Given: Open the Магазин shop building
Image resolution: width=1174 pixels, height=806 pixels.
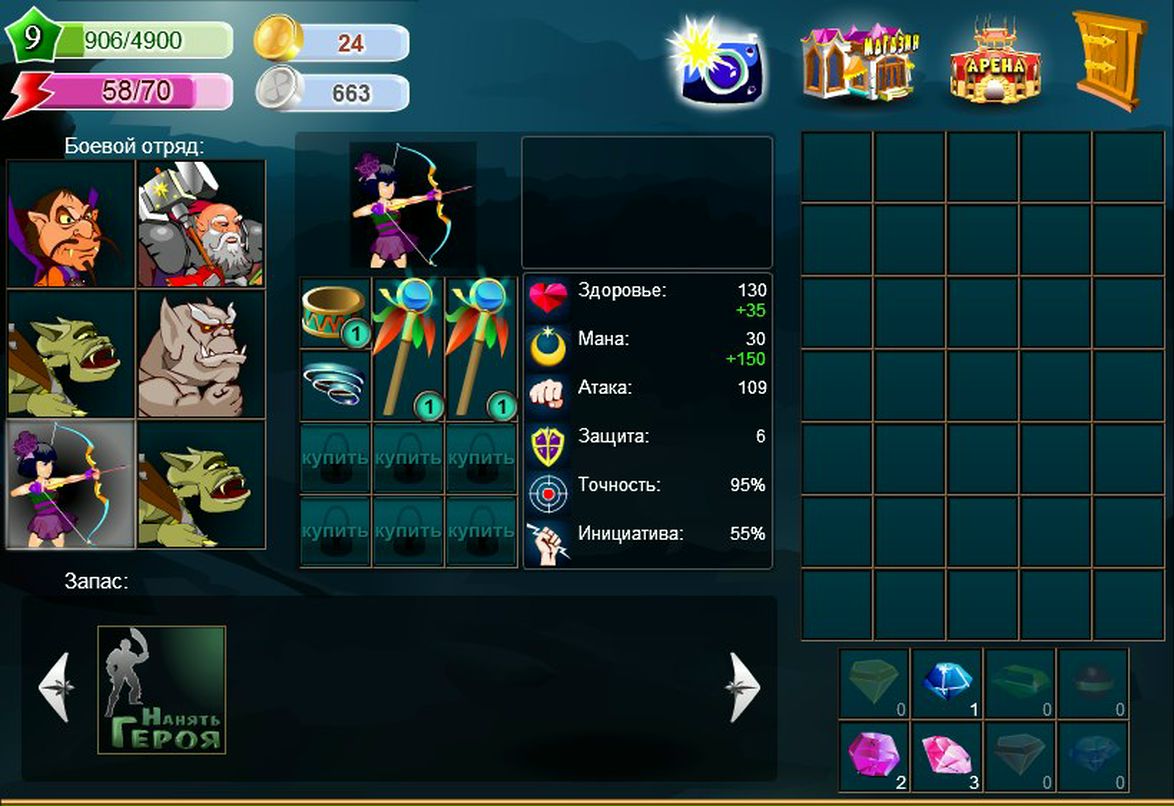Looking at the screenshot, I should (859, 62).
